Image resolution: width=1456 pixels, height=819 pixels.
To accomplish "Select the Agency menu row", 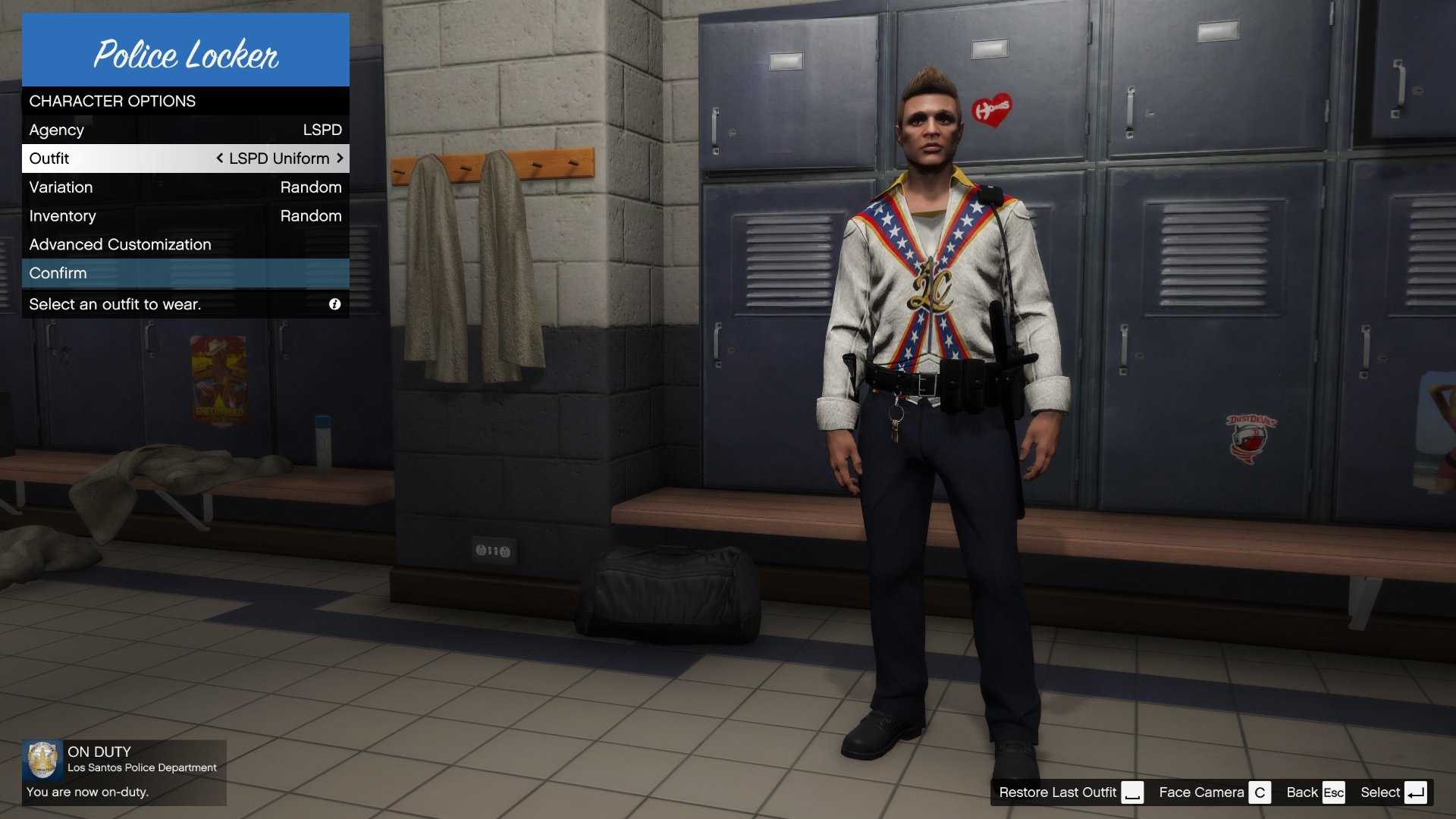I will (185, 130).
